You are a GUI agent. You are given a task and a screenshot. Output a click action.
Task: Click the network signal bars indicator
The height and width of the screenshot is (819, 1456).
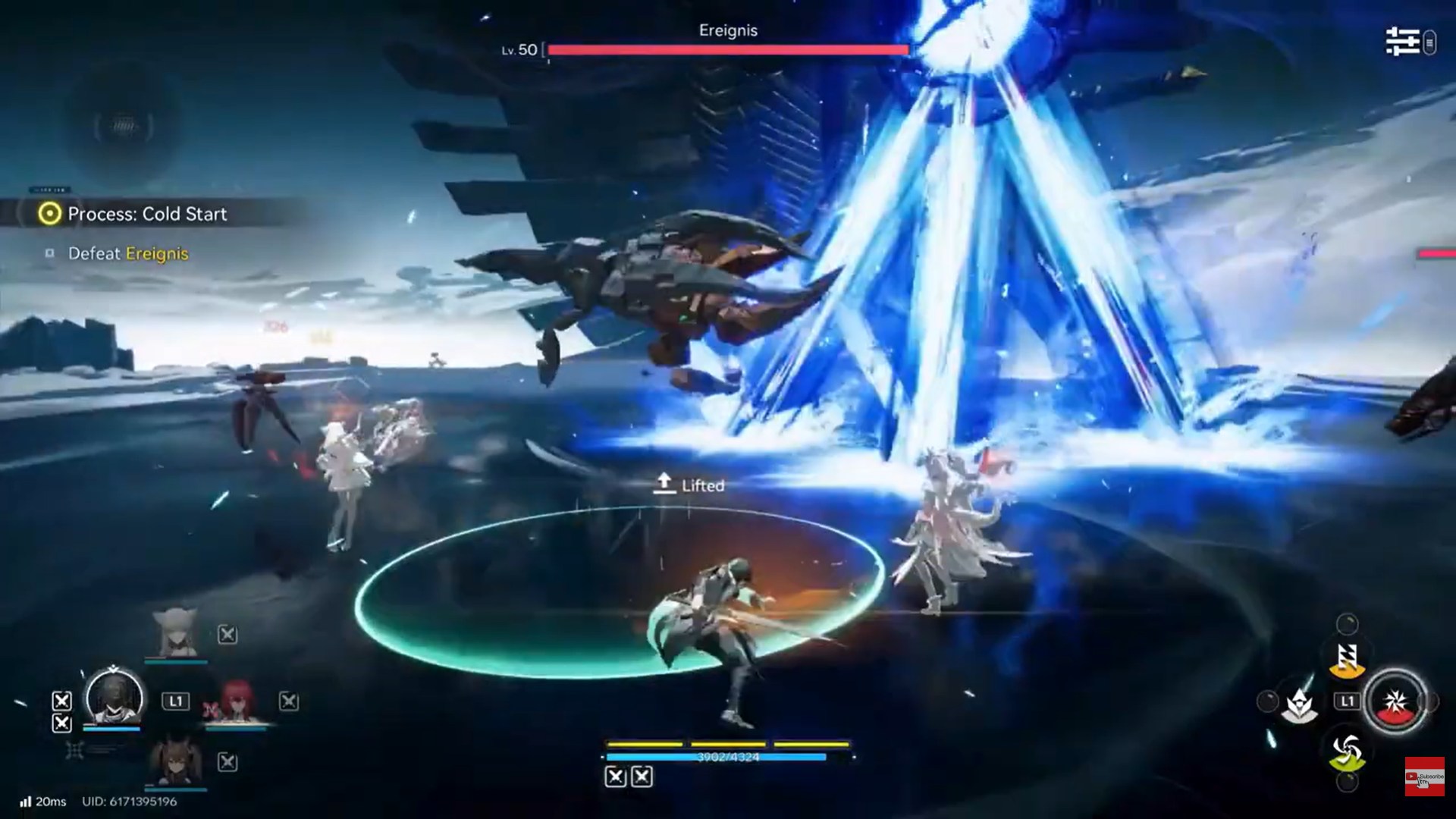point(26,801)
